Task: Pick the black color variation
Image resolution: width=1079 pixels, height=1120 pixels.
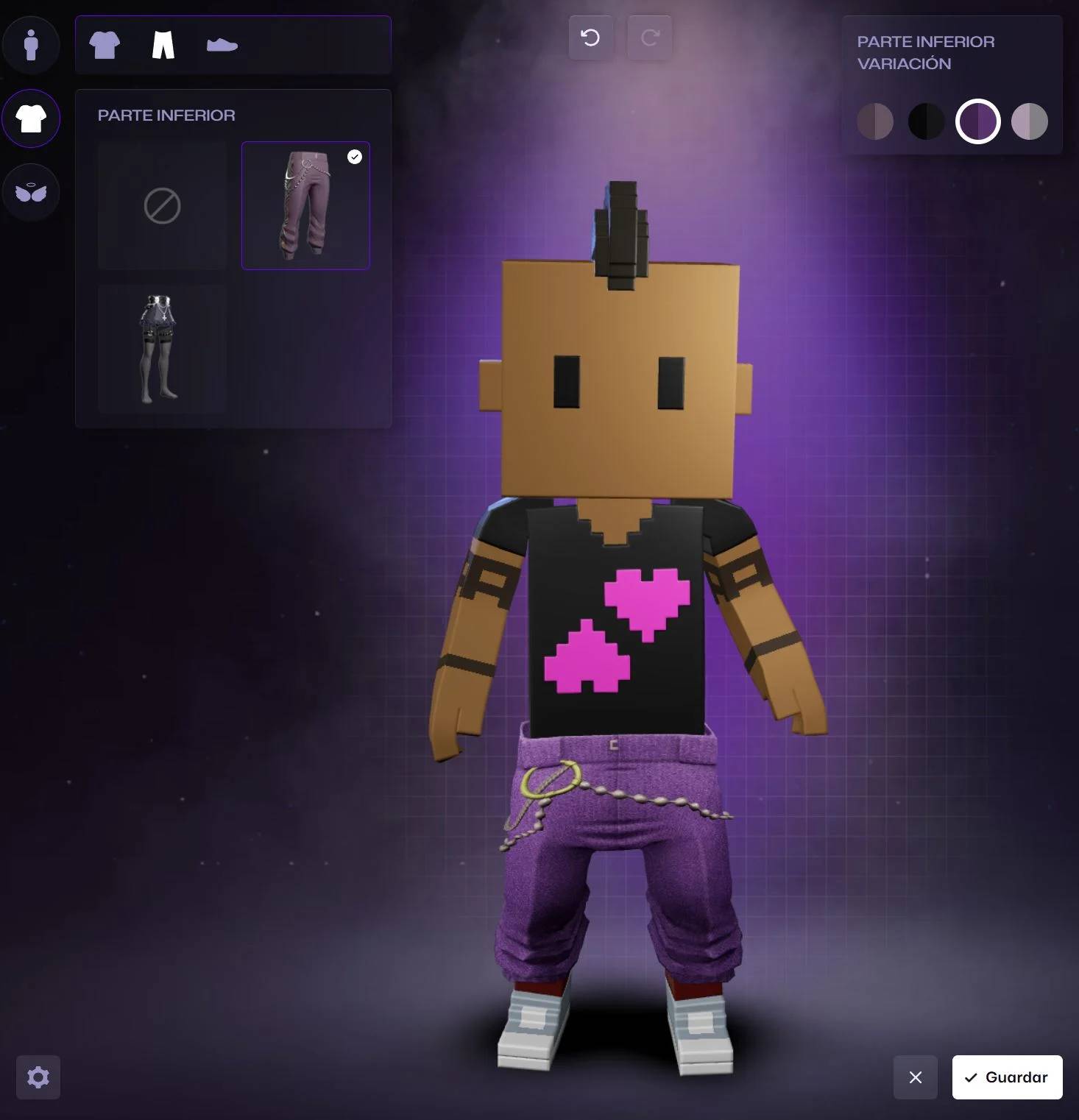Action: 926,121
